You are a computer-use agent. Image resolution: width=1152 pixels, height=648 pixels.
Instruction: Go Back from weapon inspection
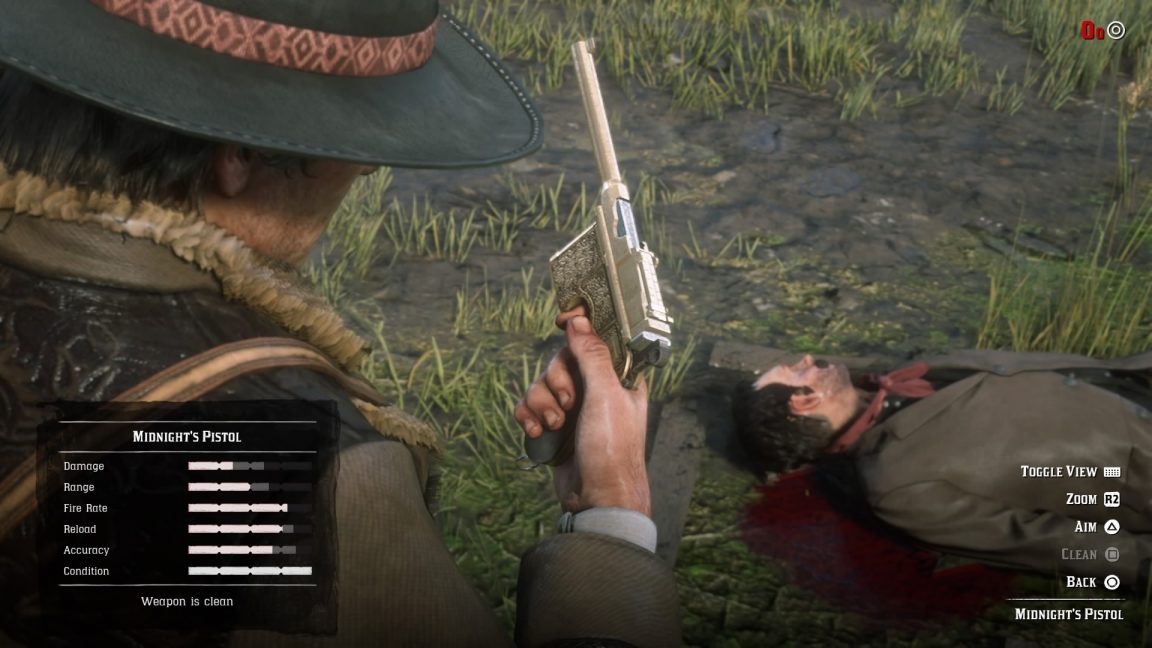[1092, 582]
